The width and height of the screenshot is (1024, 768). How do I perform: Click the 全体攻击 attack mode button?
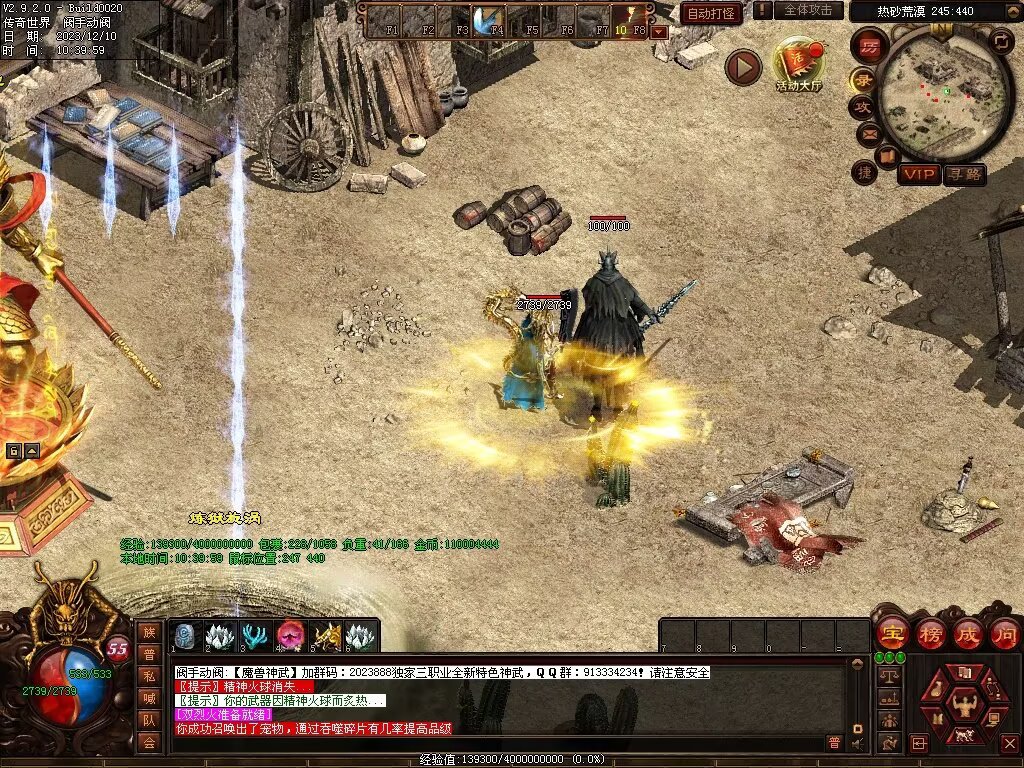click(808, 10)
